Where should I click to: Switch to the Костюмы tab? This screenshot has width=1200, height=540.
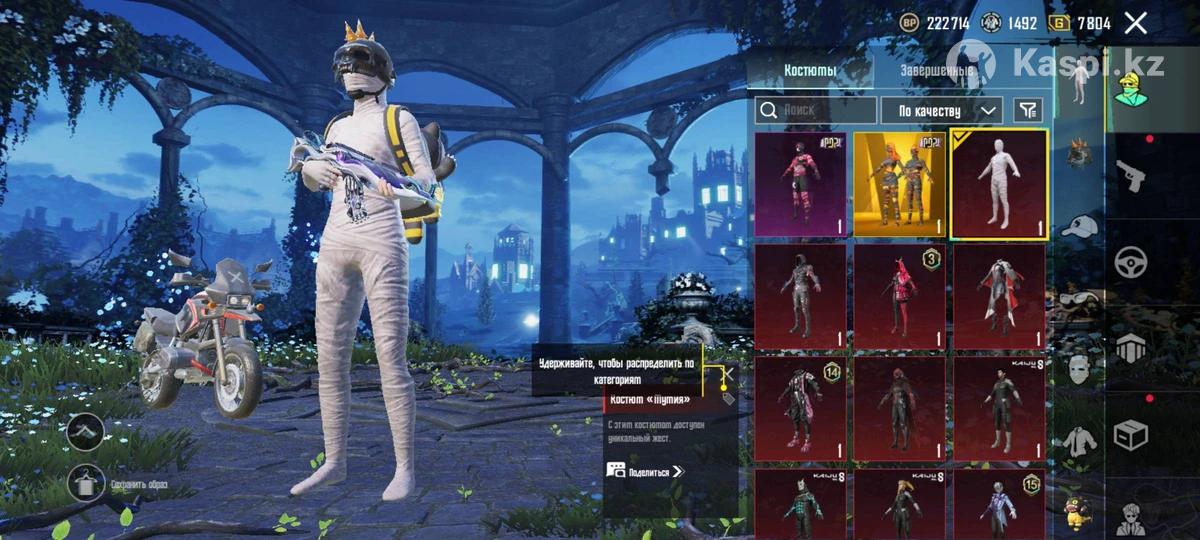coord(810,71)
